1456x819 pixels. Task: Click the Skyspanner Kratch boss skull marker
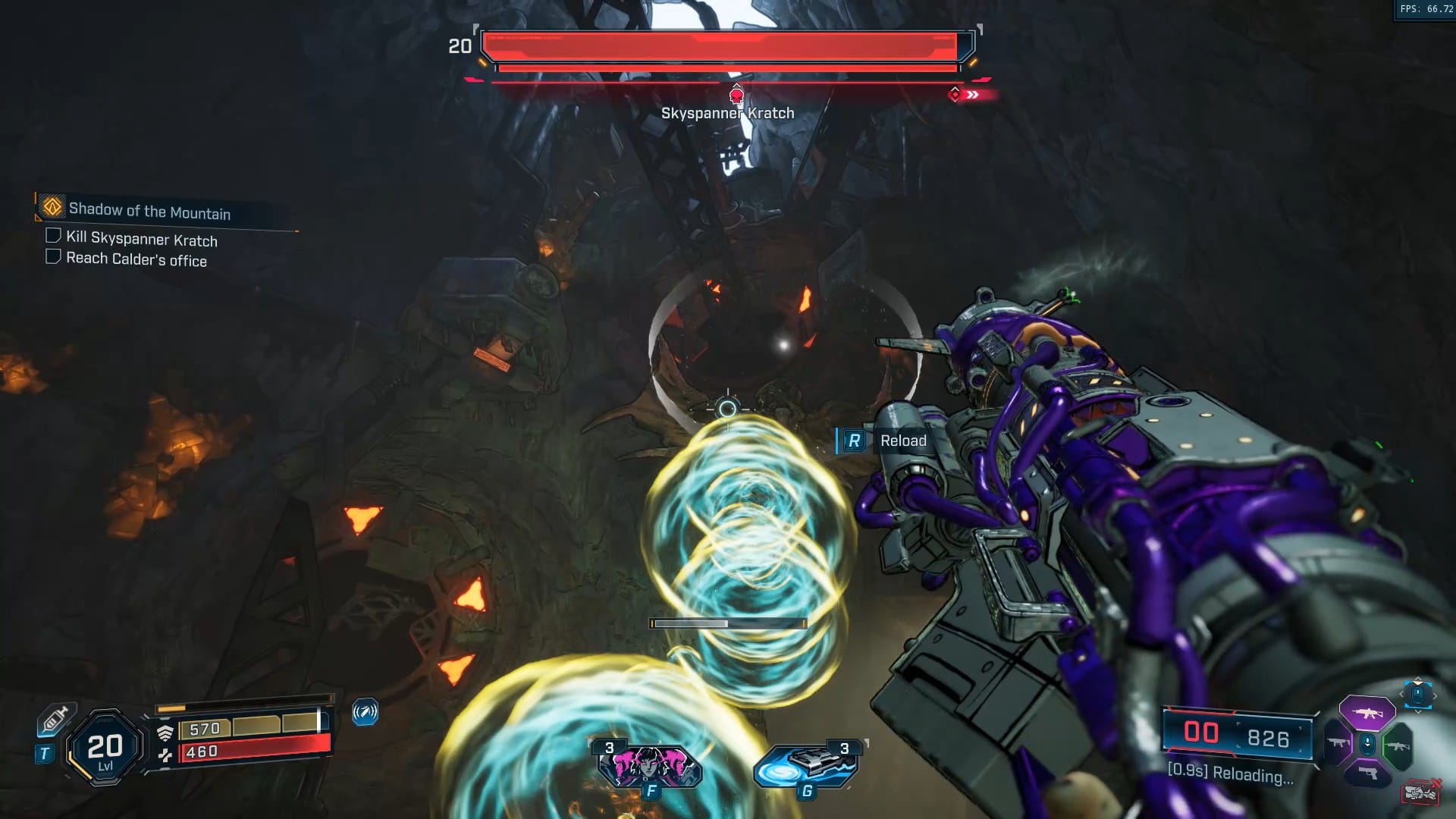point(736,96)
